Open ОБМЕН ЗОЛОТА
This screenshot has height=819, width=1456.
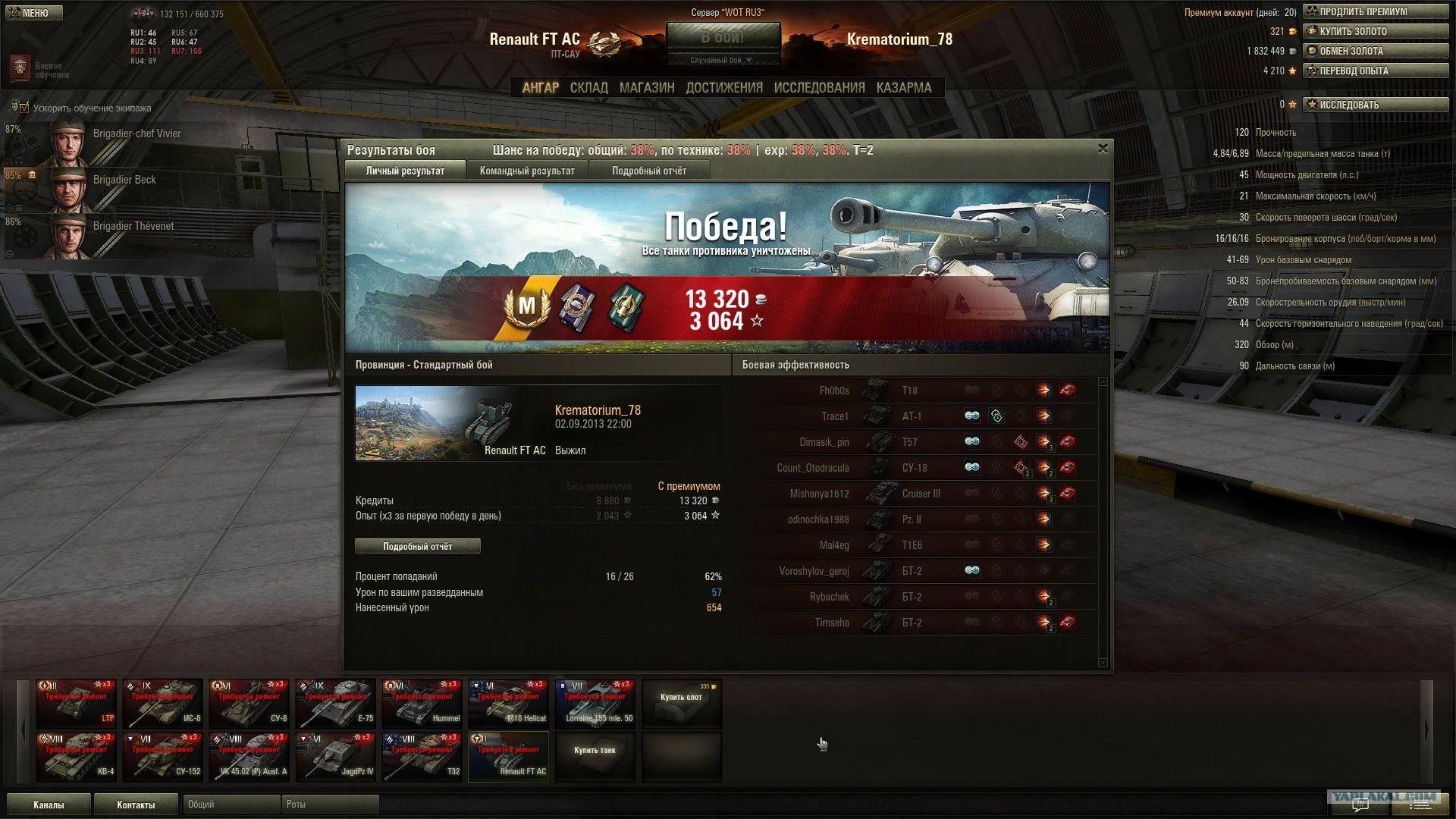point(1375,51)
